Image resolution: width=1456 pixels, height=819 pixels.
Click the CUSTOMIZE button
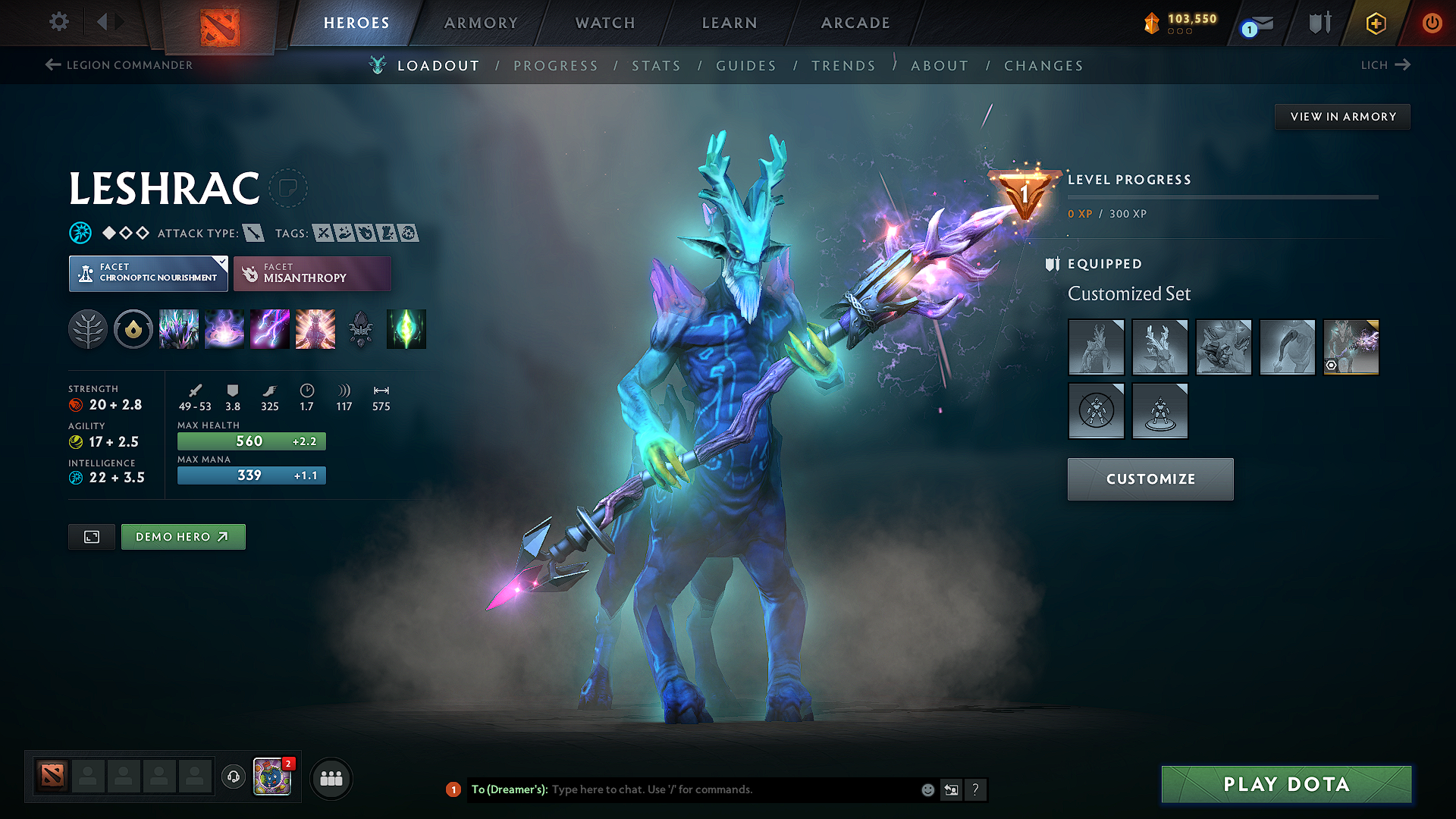coord(1150,479)
